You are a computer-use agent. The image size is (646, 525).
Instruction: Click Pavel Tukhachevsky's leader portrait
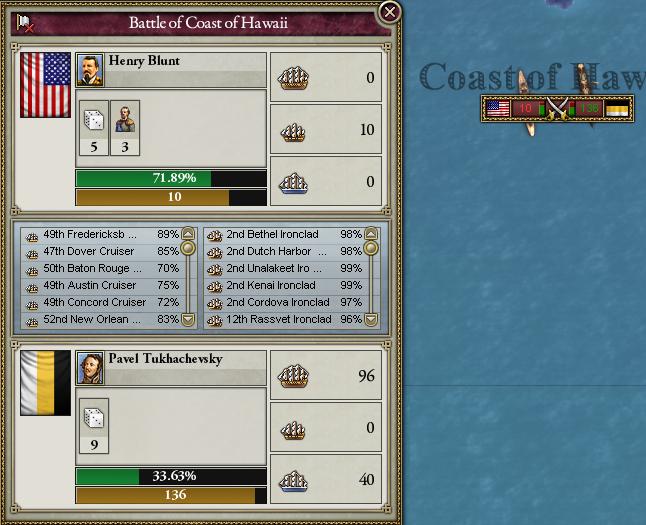pos(90,367)
